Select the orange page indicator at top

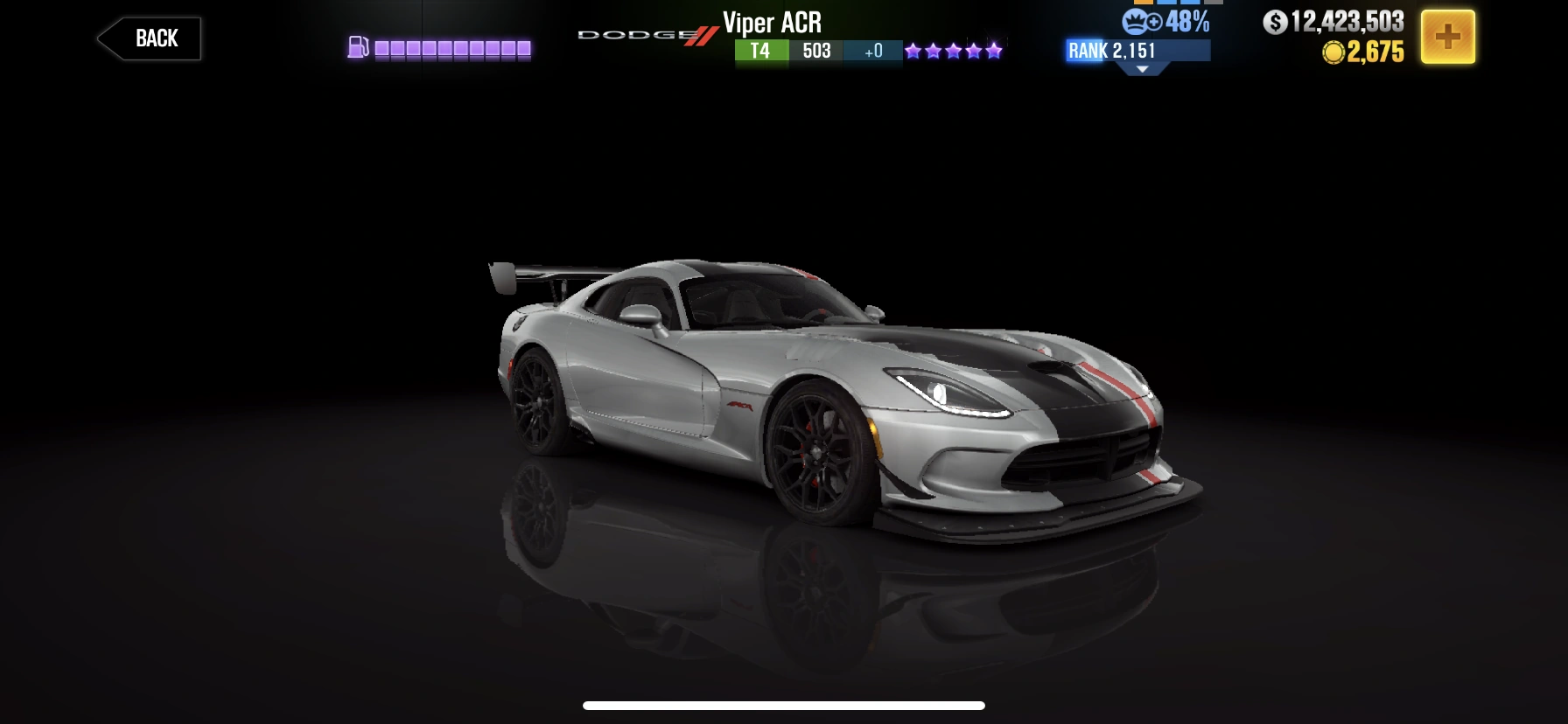(x=1144, y=3)
